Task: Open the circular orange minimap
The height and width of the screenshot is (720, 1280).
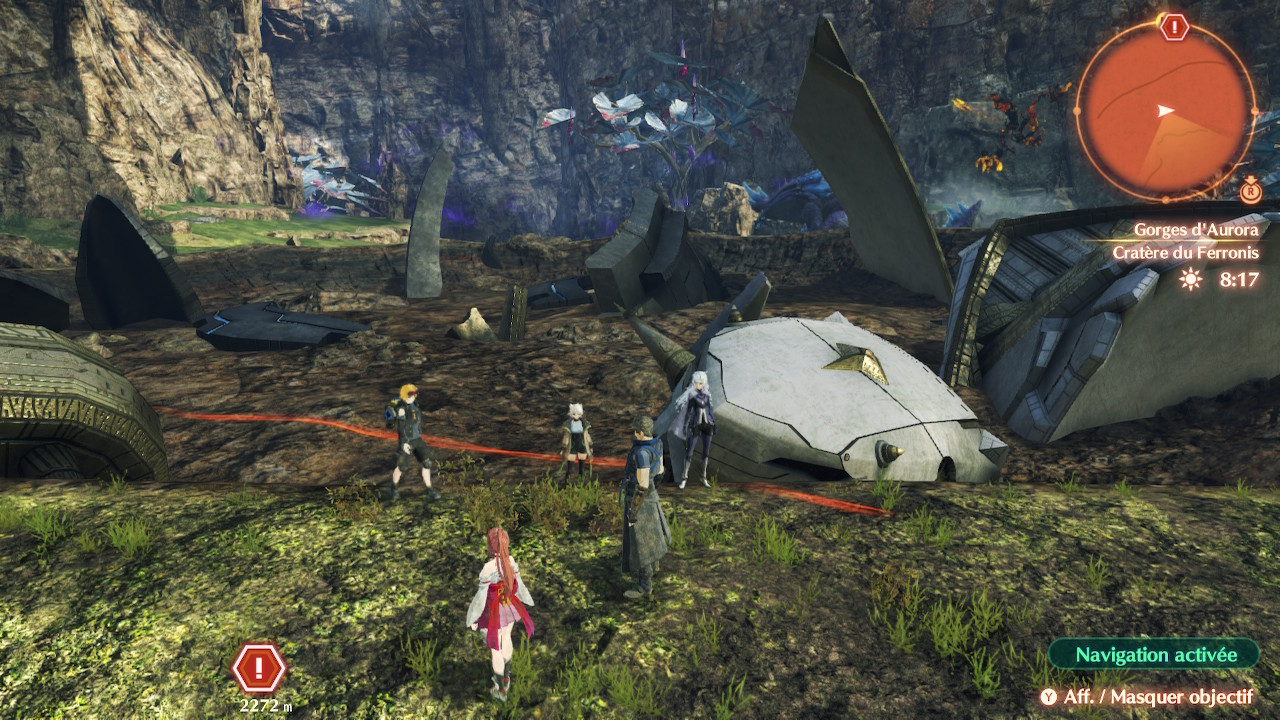Action: [1165, 109]
